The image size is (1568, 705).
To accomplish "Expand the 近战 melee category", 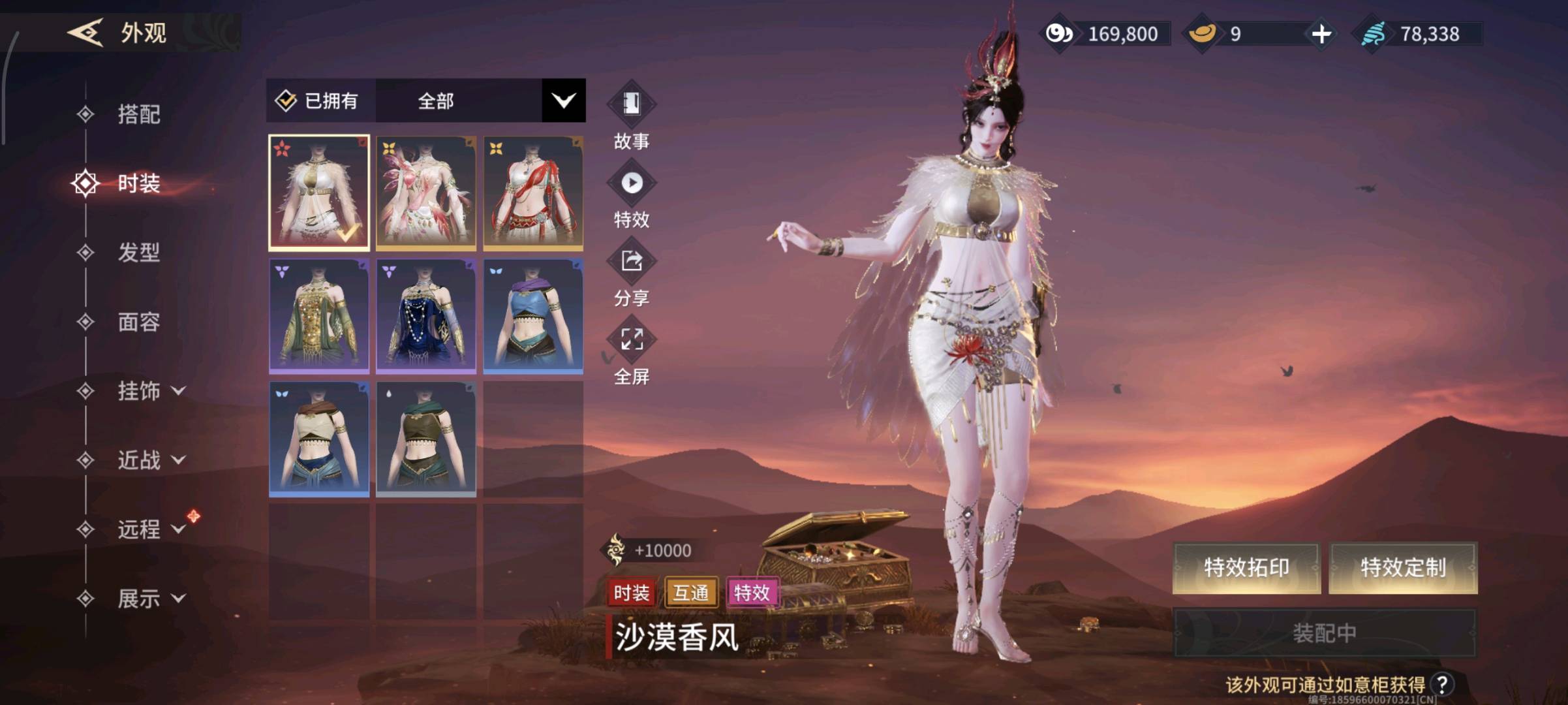I will 150,460.
